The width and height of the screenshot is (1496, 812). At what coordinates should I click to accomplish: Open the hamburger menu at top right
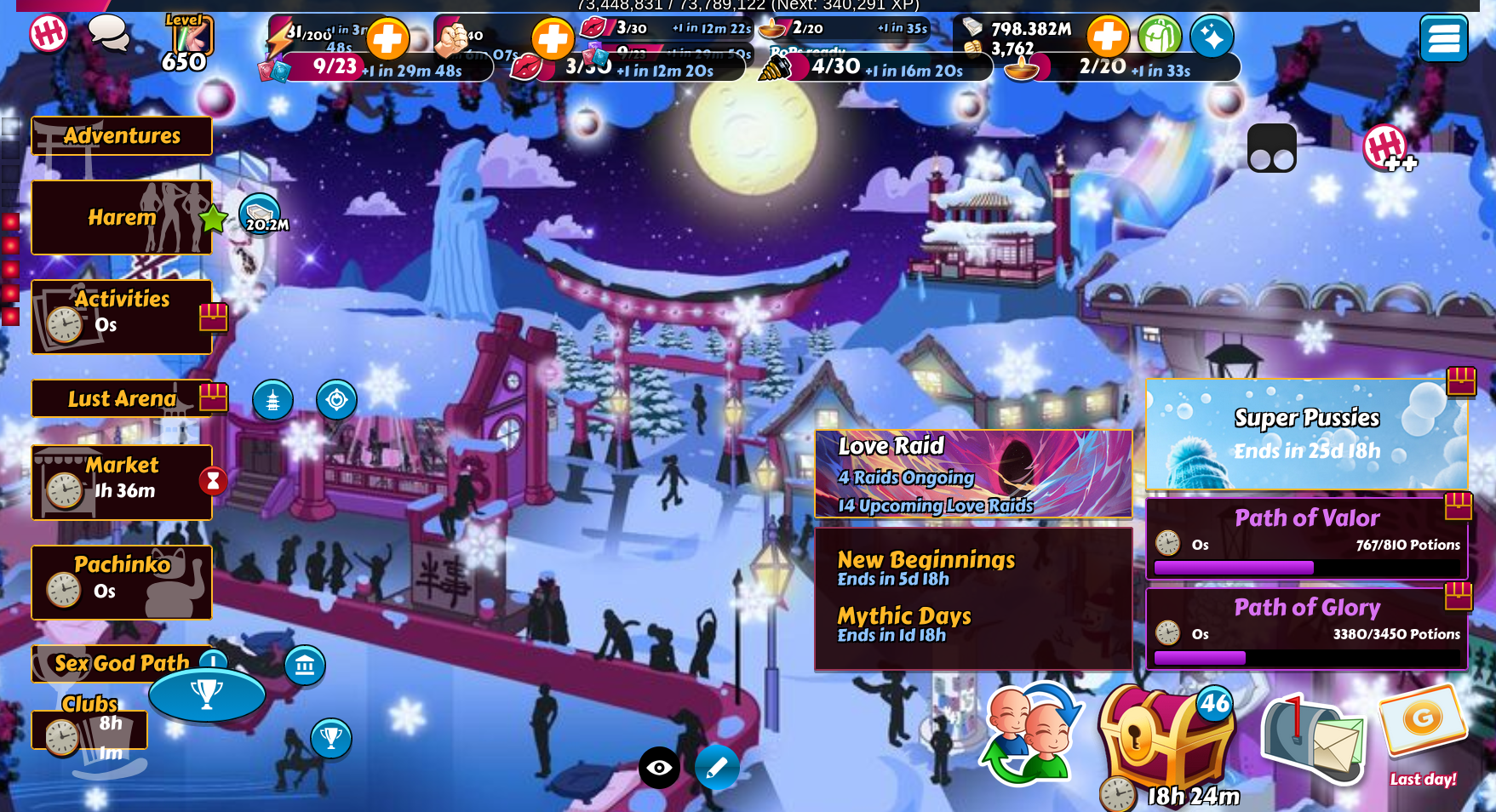click(x=1443, y=38)
